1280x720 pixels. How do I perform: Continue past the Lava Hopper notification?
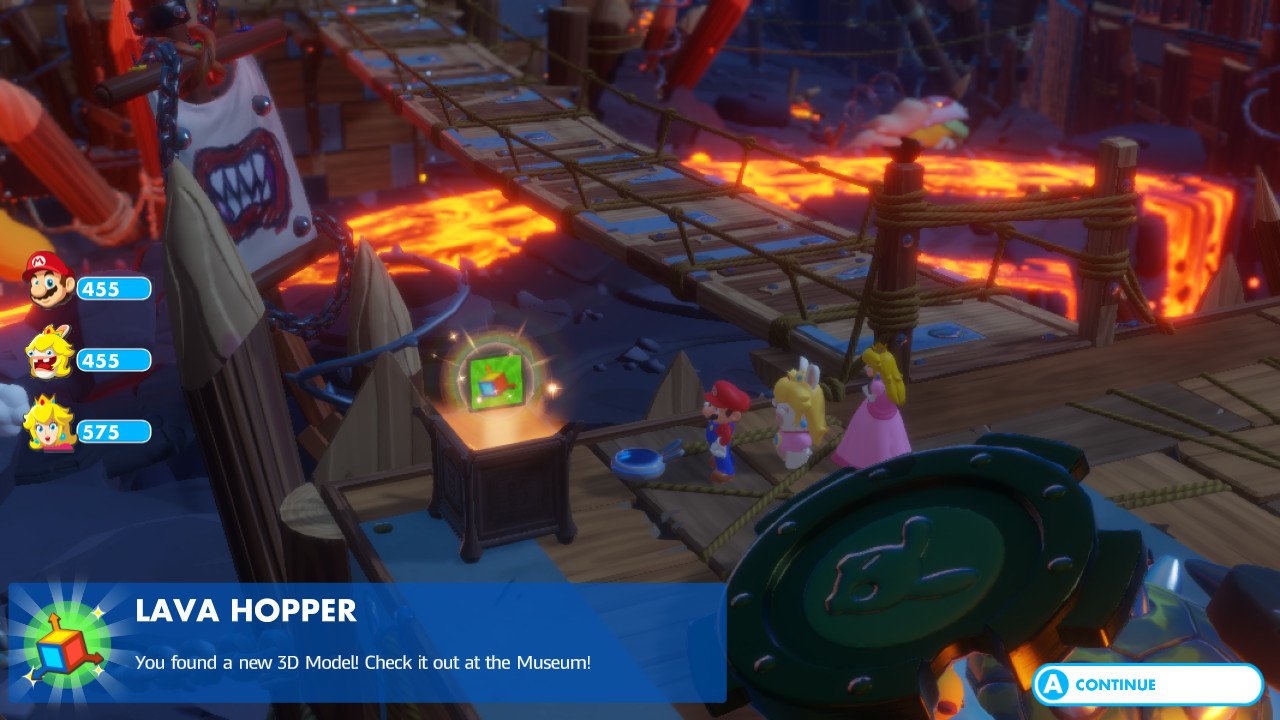1147,685
